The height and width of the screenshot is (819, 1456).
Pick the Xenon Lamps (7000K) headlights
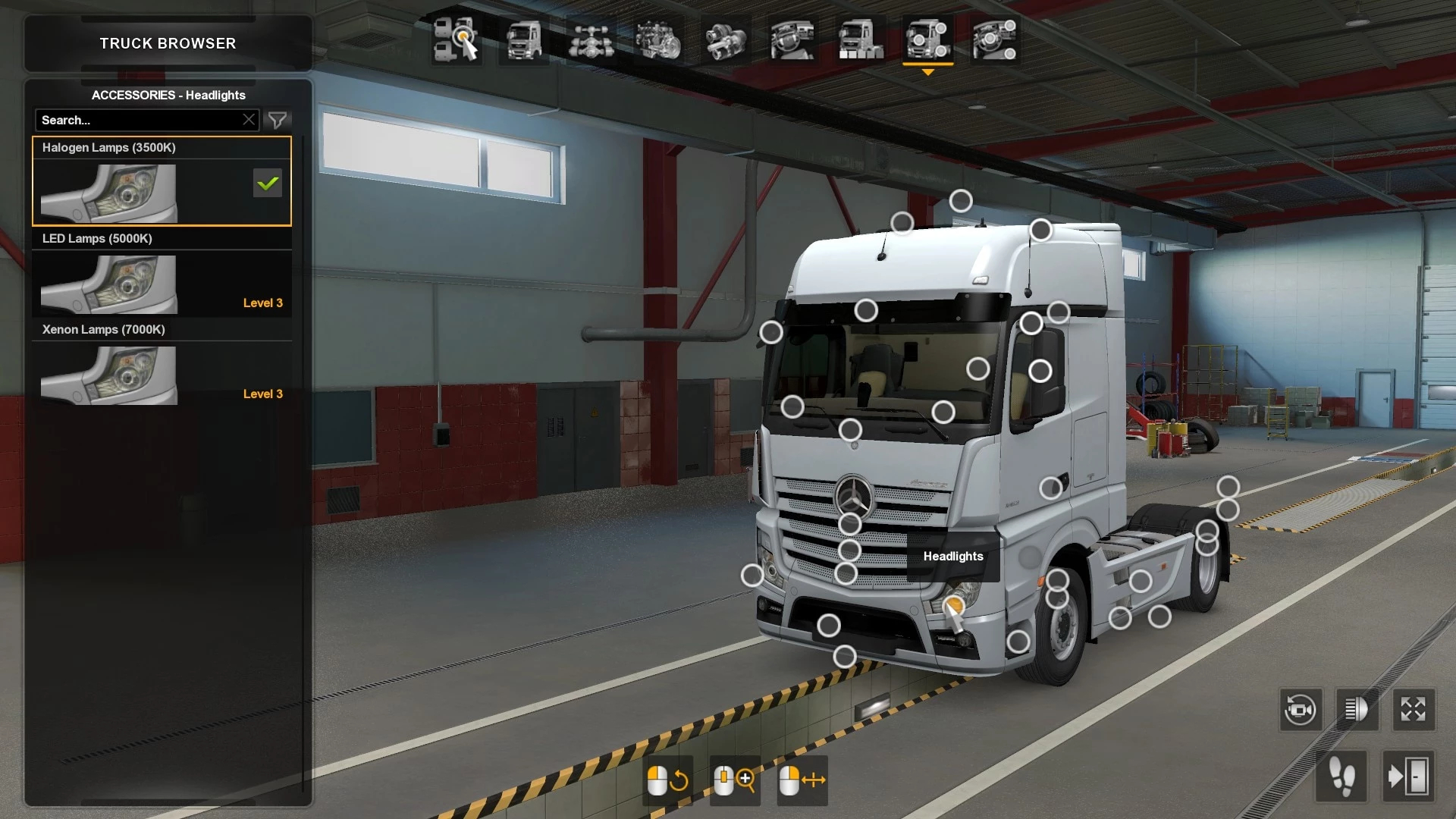point(162,365)
